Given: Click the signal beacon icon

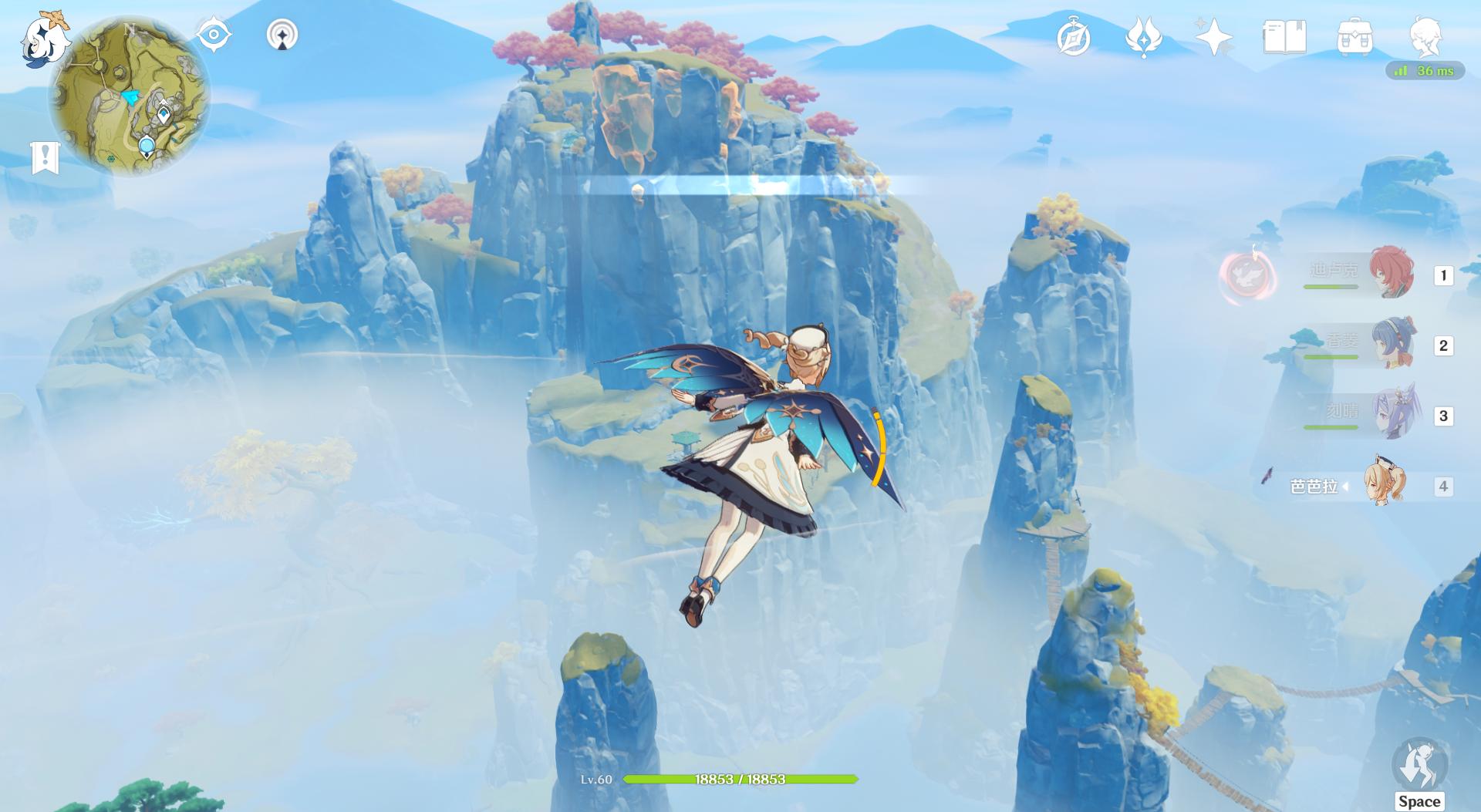Looking at the screenshot, I should (x=282, y=35).
